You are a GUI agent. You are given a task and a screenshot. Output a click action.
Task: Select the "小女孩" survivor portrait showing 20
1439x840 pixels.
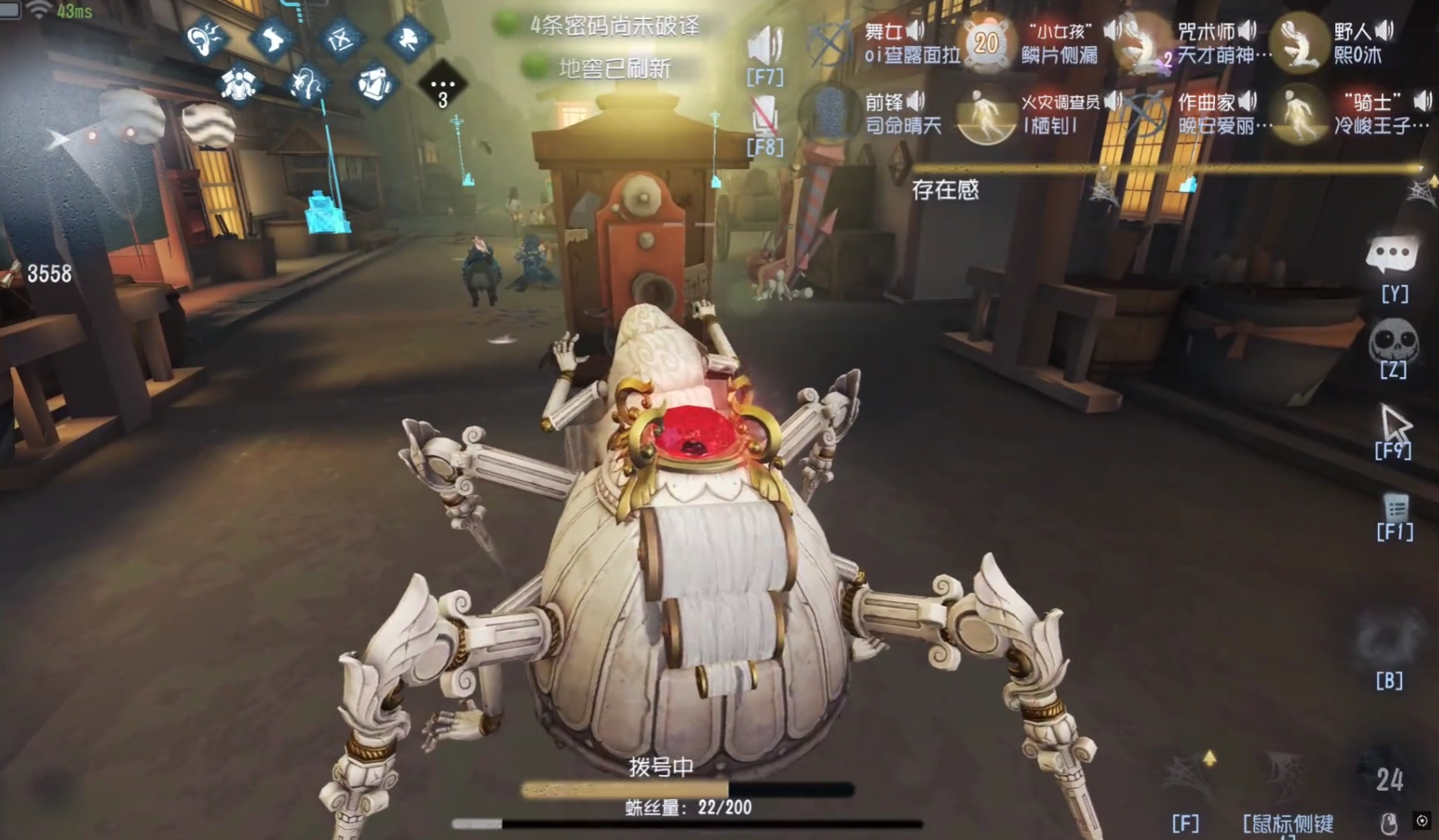click(x=987, y=42)
